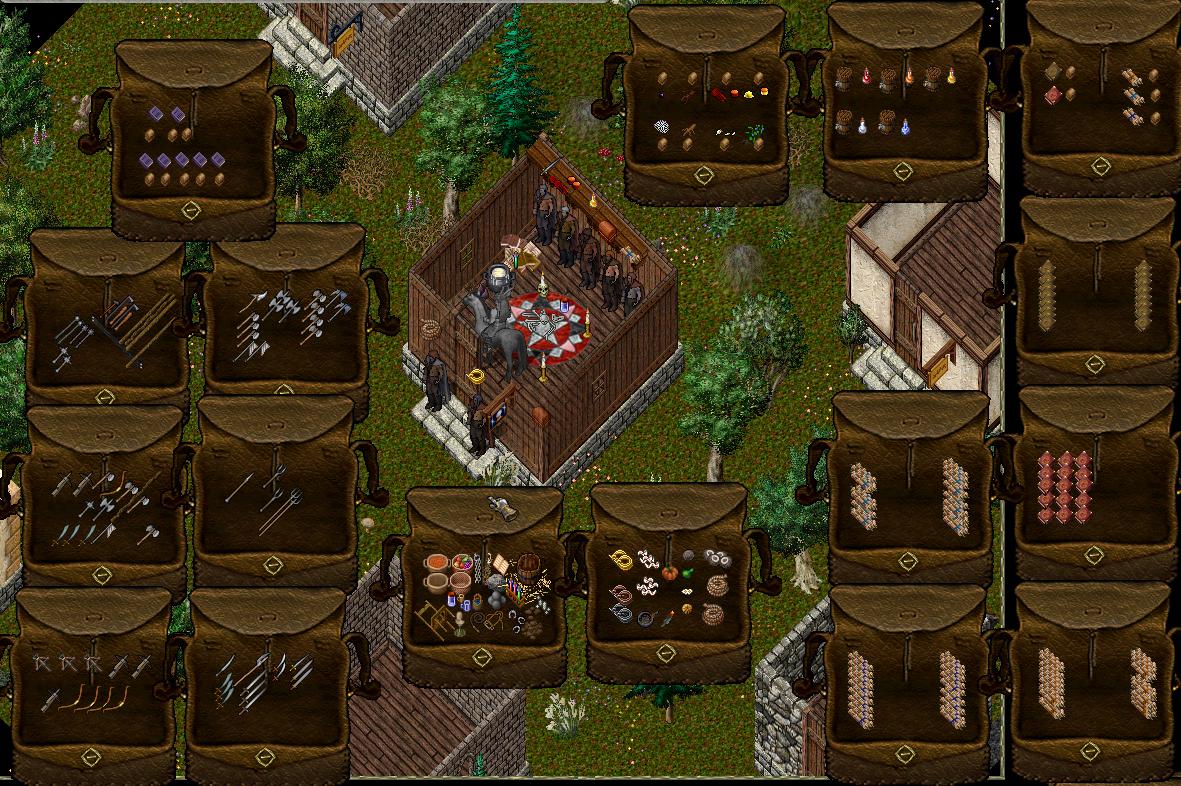The image size is (1181, 786).
Task: Select the open book in the cluttered backpack
Action: (500, 563)
